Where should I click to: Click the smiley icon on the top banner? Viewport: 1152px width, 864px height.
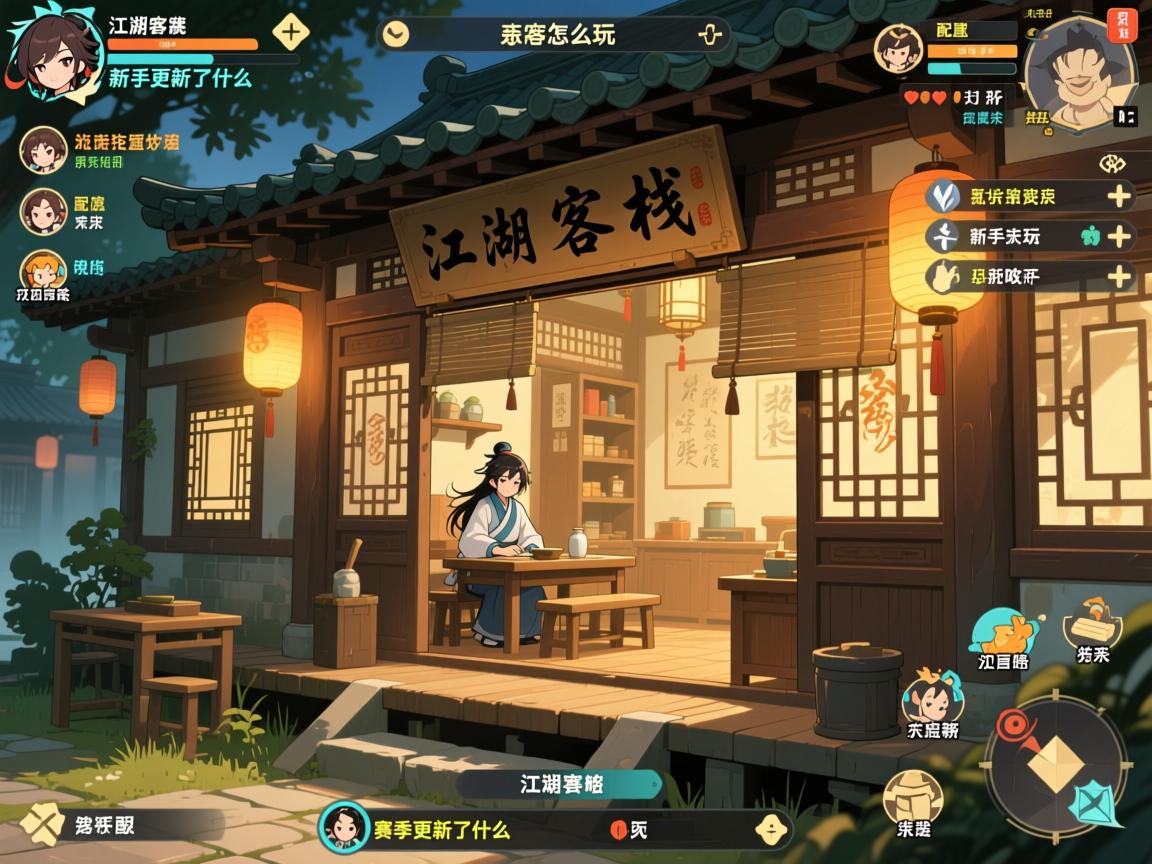tap(397, 35)
